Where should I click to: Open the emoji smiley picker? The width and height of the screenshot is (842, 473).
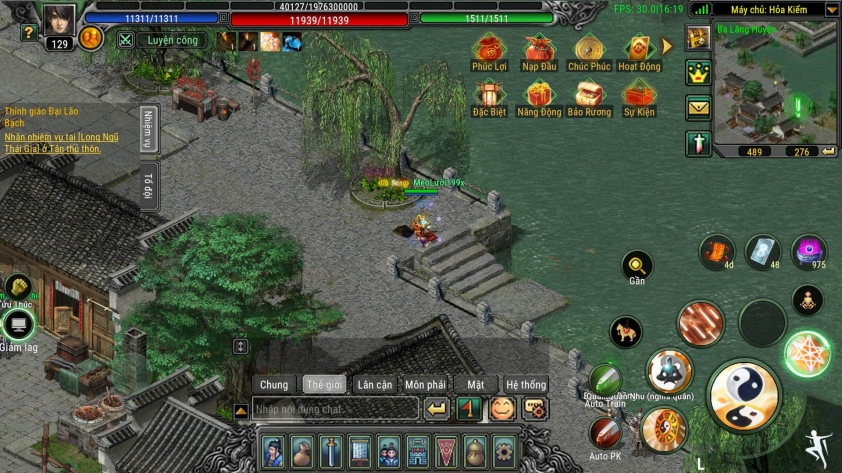pyautogui.click(x=502, y=408)
